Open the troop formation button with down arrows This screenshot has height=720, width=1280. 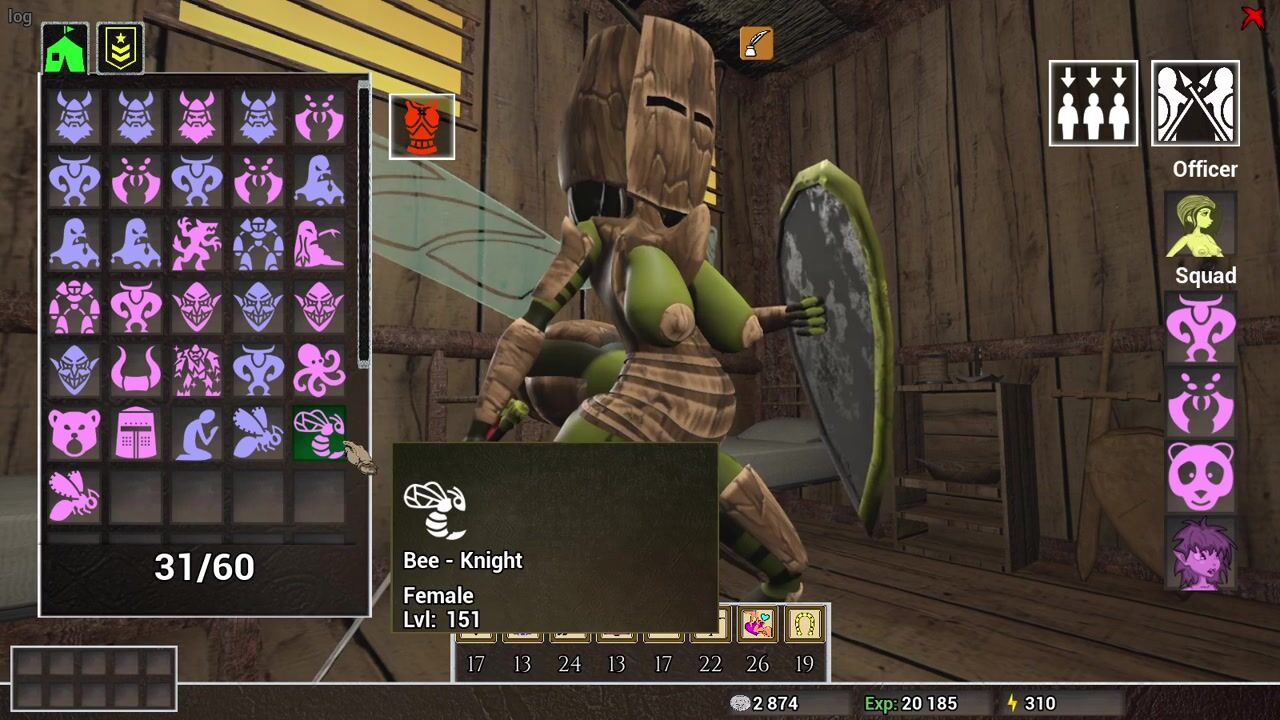pyautogui.click(x=1093, y=103)
